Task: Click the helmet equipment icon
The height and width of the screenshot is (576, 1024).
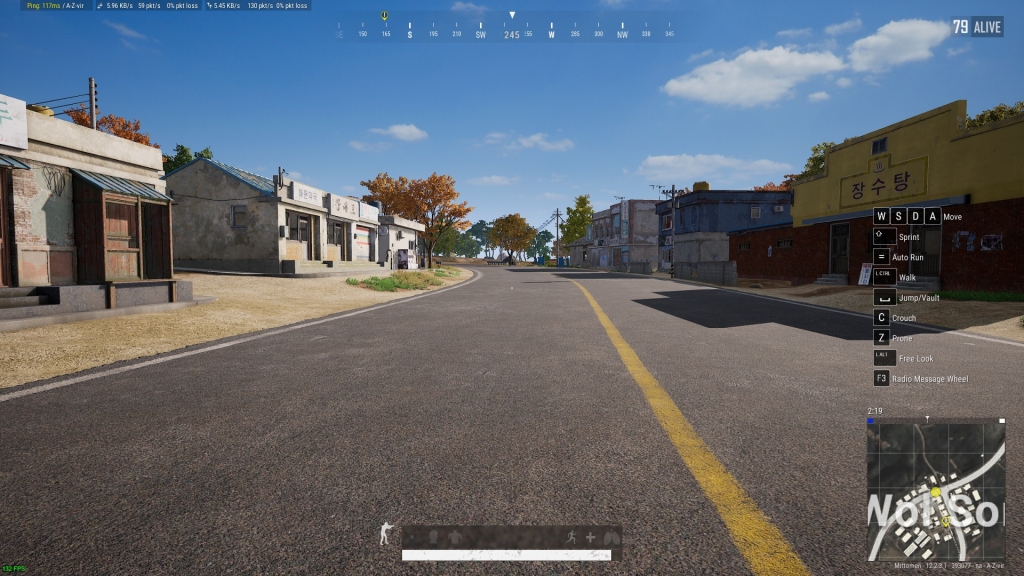Action: point(433,537)
